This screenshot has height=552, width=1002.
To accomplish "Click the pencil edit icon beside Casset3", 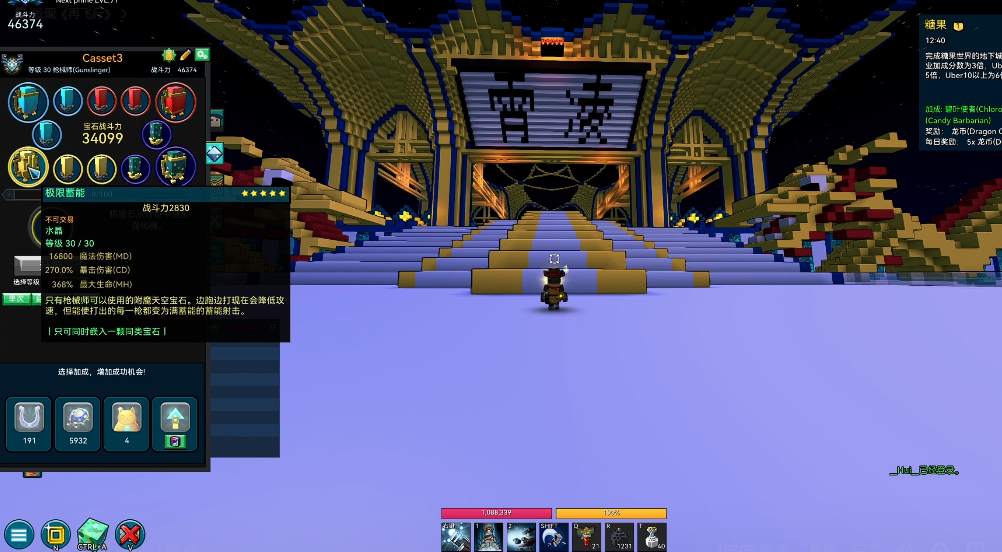I will (185, 55).
